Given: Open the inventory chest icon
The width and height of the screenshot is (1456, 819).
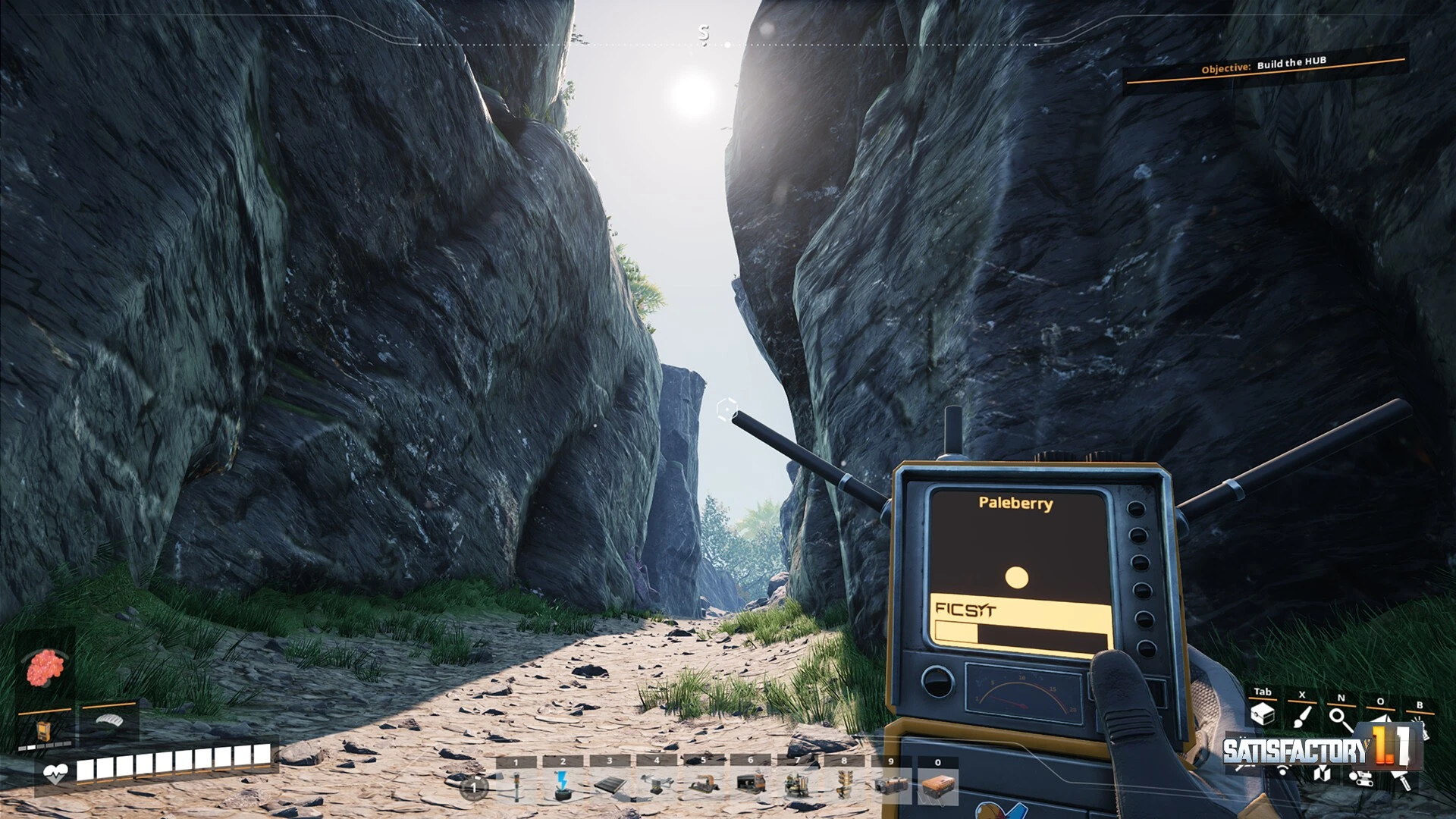Looking at the screenshot, I should coord(1263,714).
